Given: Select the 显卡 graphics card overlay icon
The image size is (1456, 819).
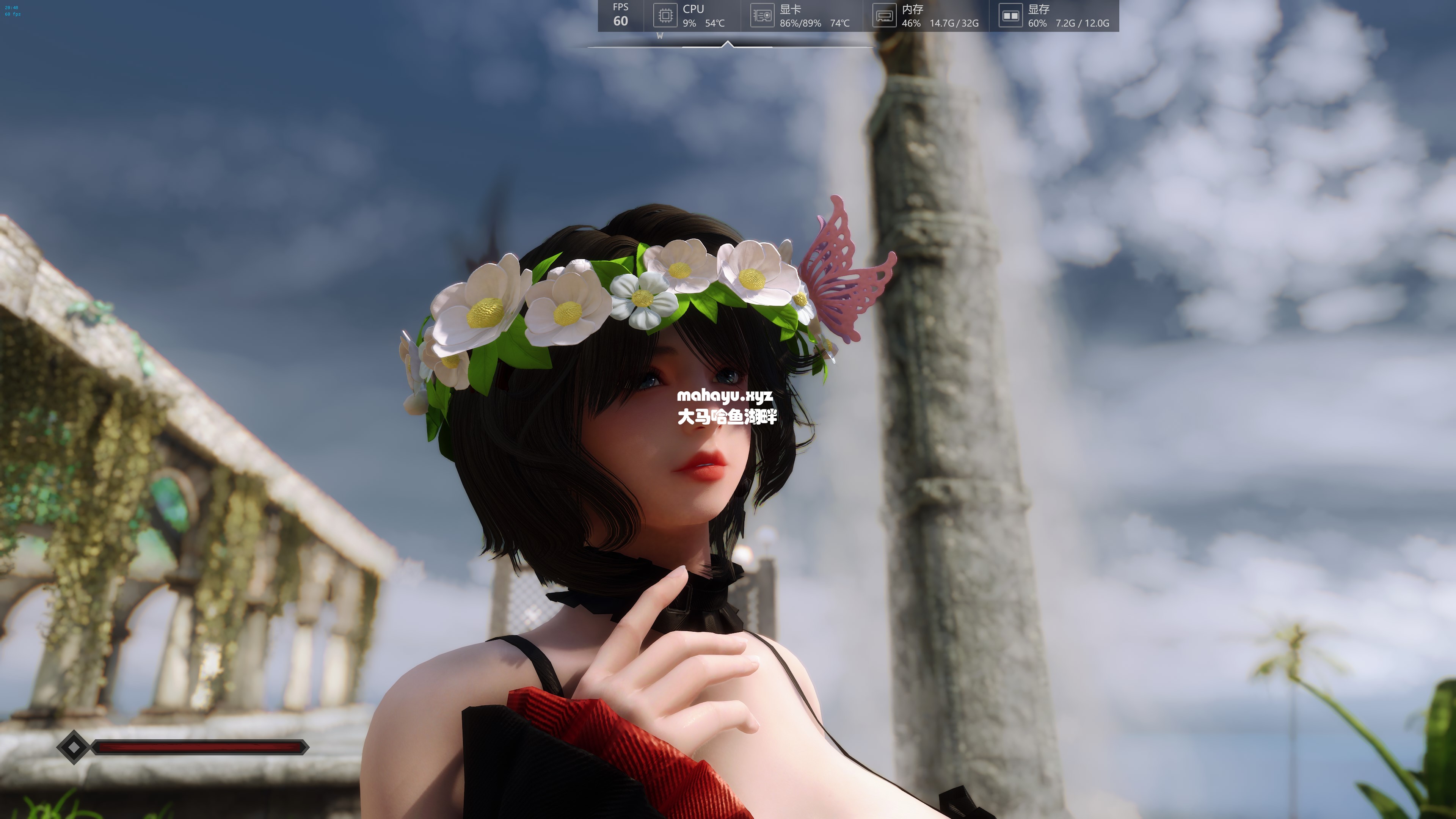Looking at the screenshot, I should coord(762,15).
